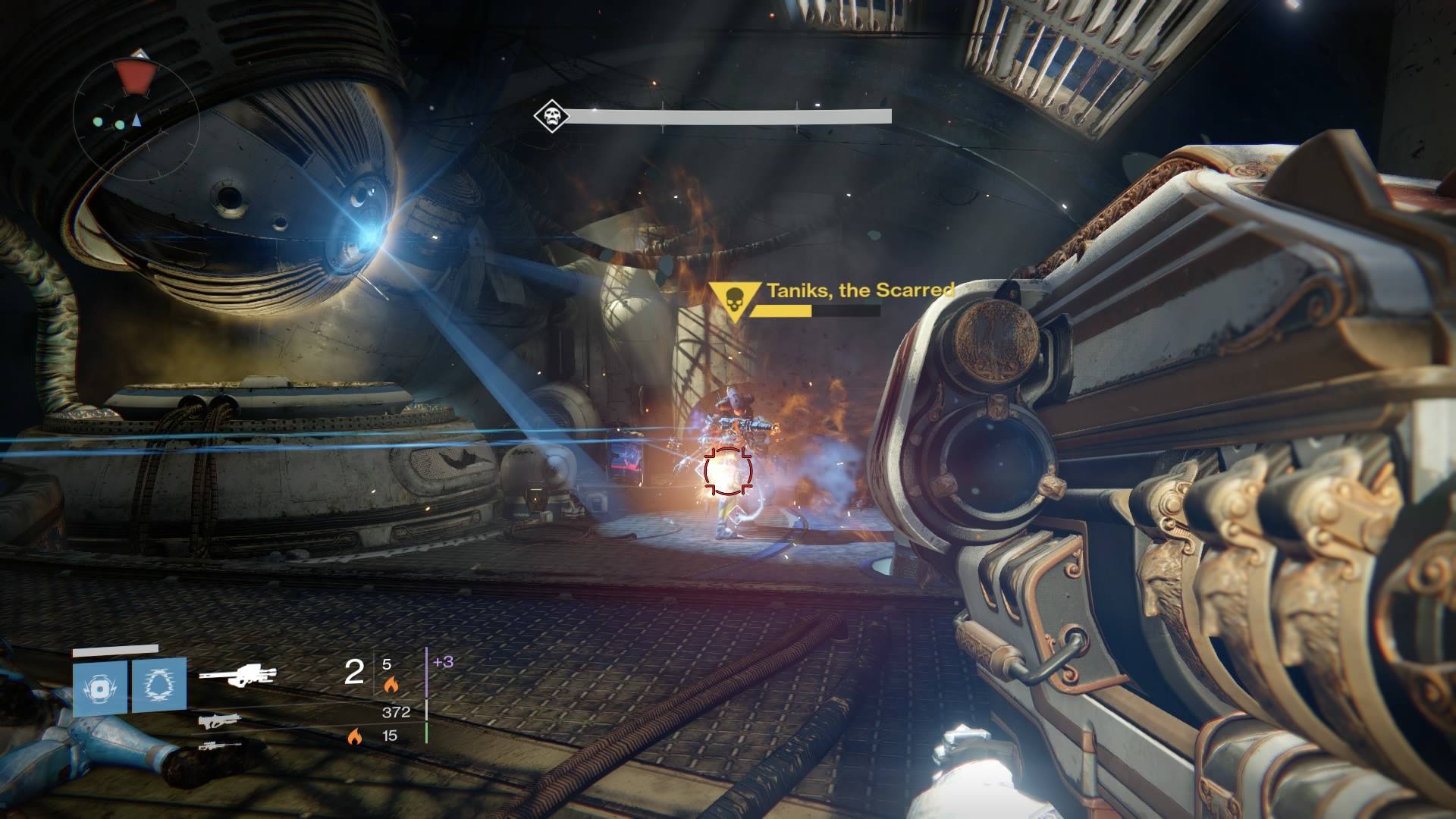Select the equipped rocket launcher weapon icon

(237, 673)
